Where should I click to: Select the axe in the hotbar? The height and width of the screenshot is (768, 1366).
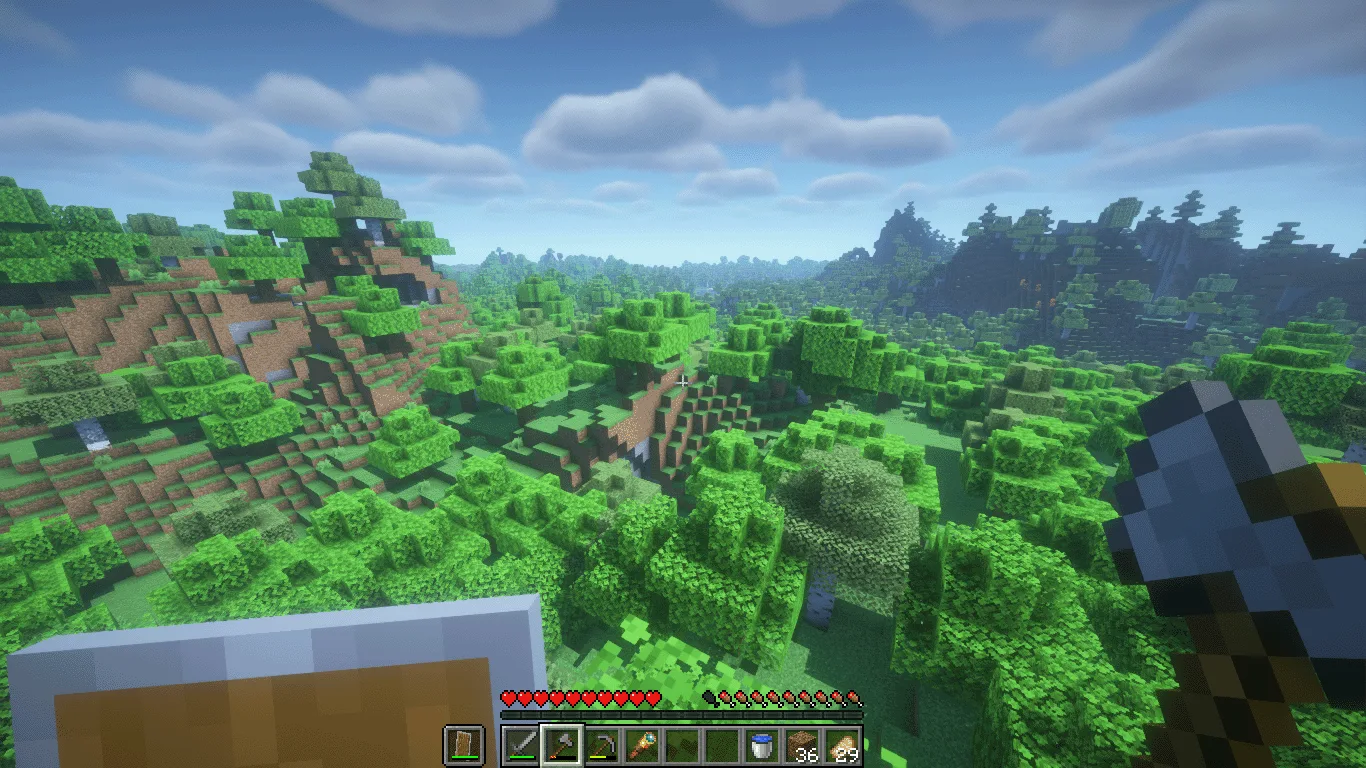561,746
